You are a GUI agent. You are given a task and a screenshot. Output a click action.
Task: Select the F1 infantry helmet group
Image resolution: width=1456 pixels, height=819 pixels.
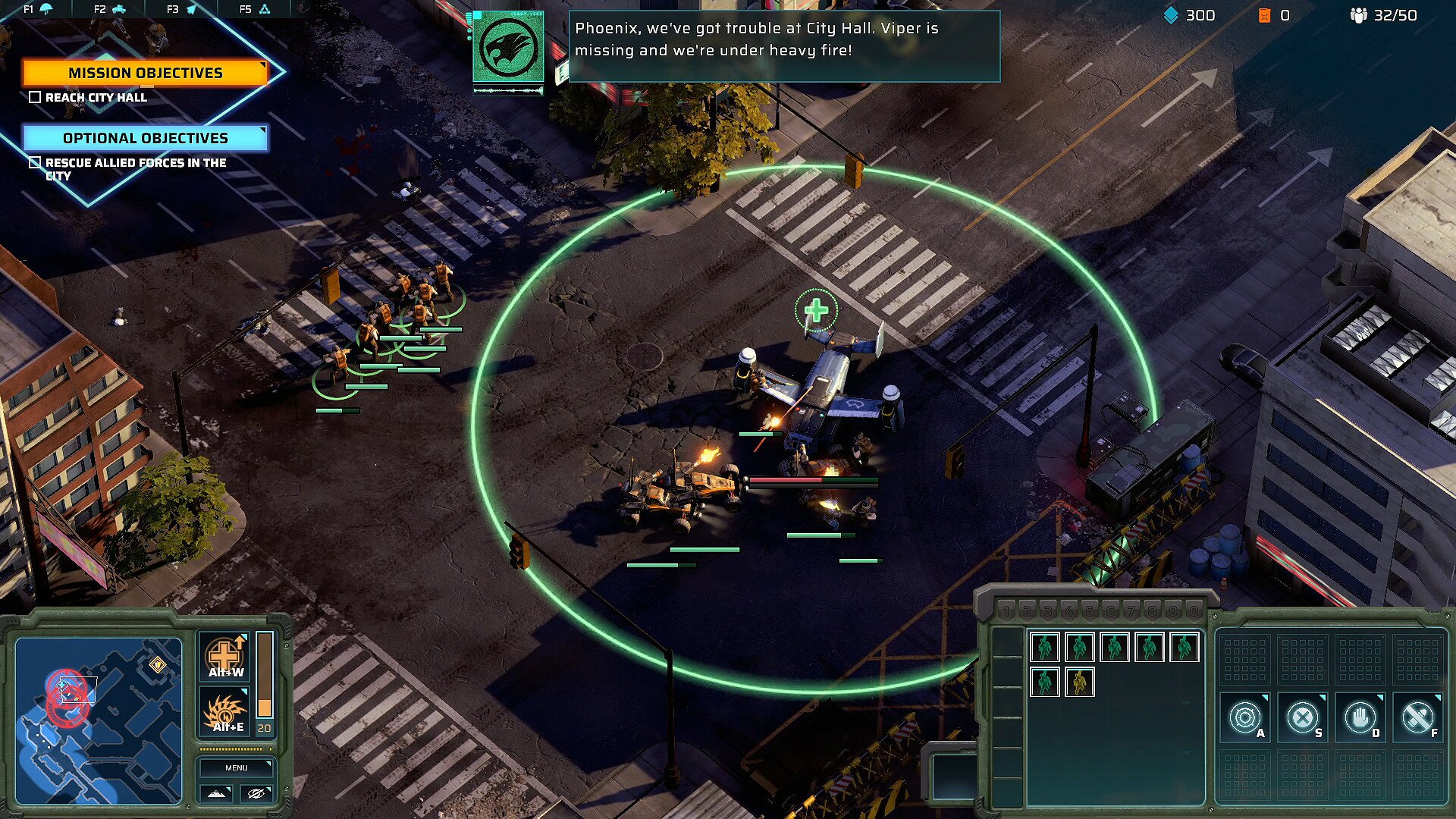pyautogui.click(x=38, y=9)
